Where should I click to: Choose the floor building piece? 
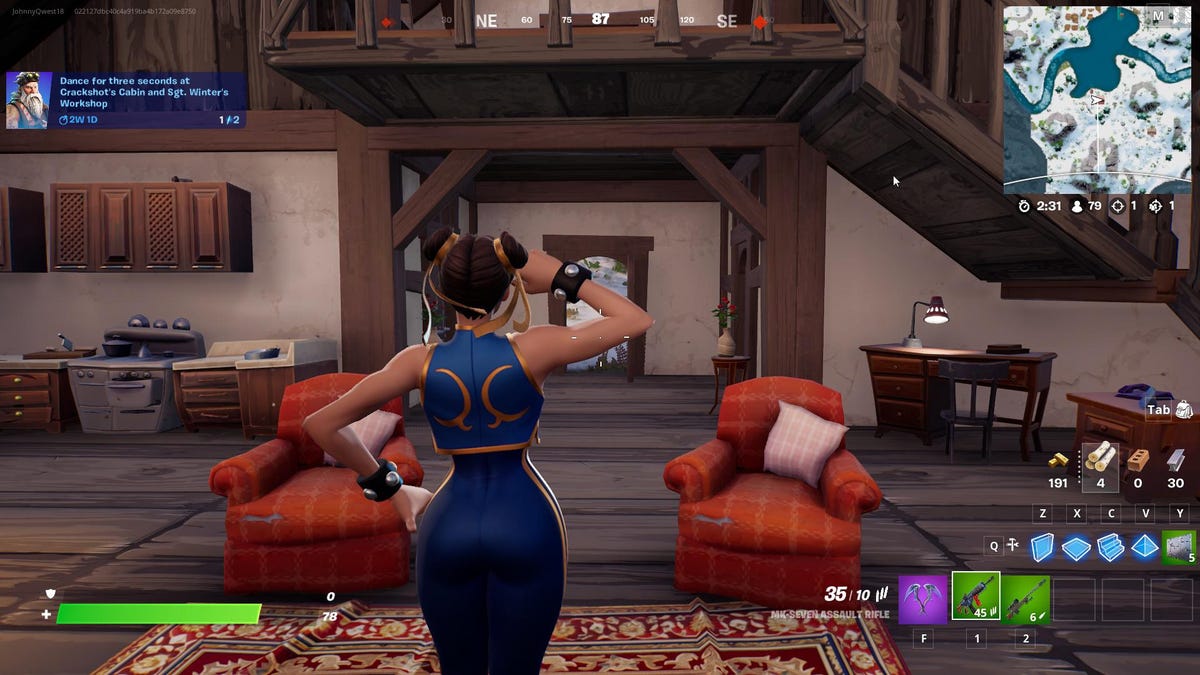1076,547
